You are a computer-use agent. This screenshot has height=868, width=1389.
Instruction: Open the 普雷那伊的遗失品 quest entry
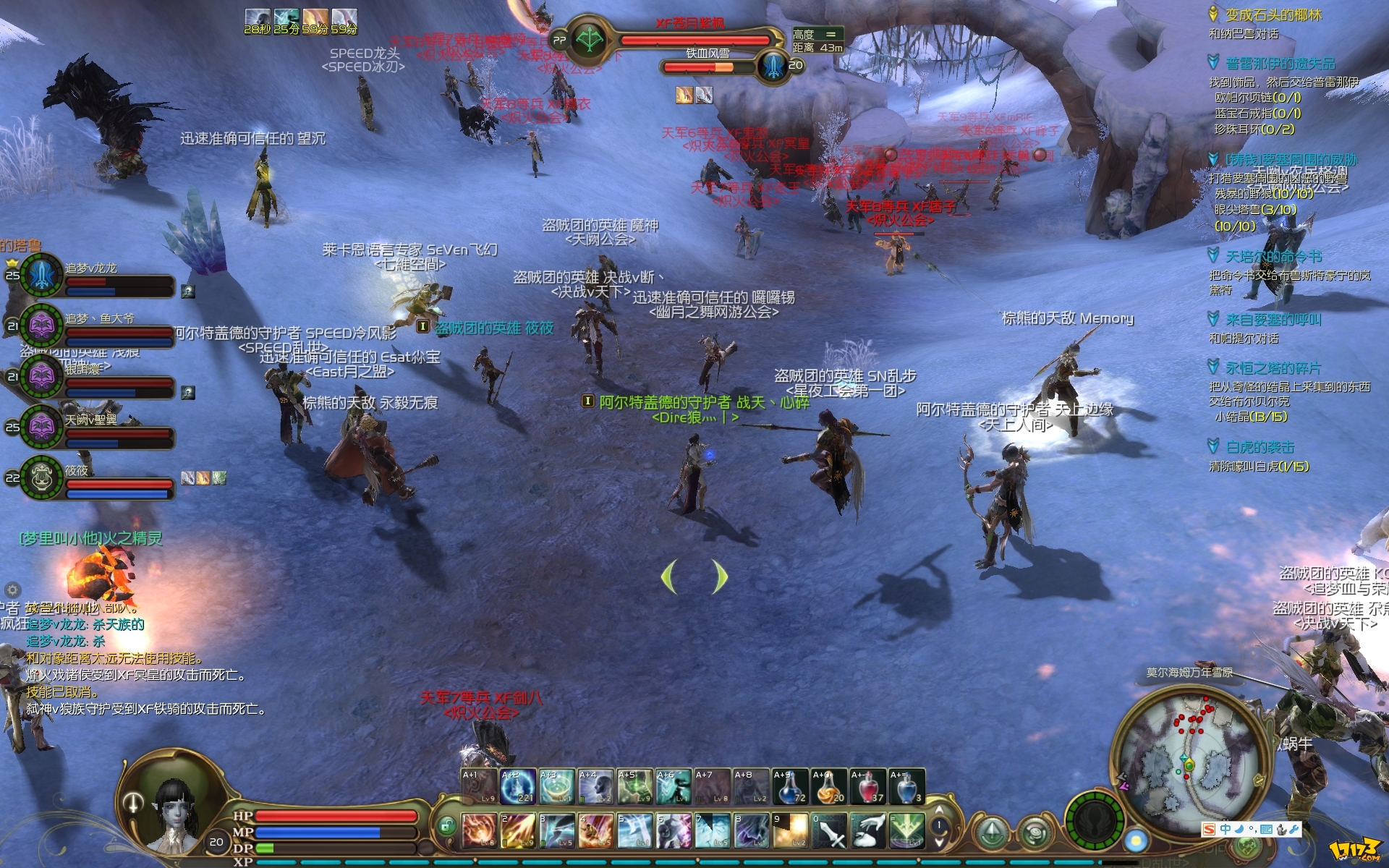pos(1280,64)
